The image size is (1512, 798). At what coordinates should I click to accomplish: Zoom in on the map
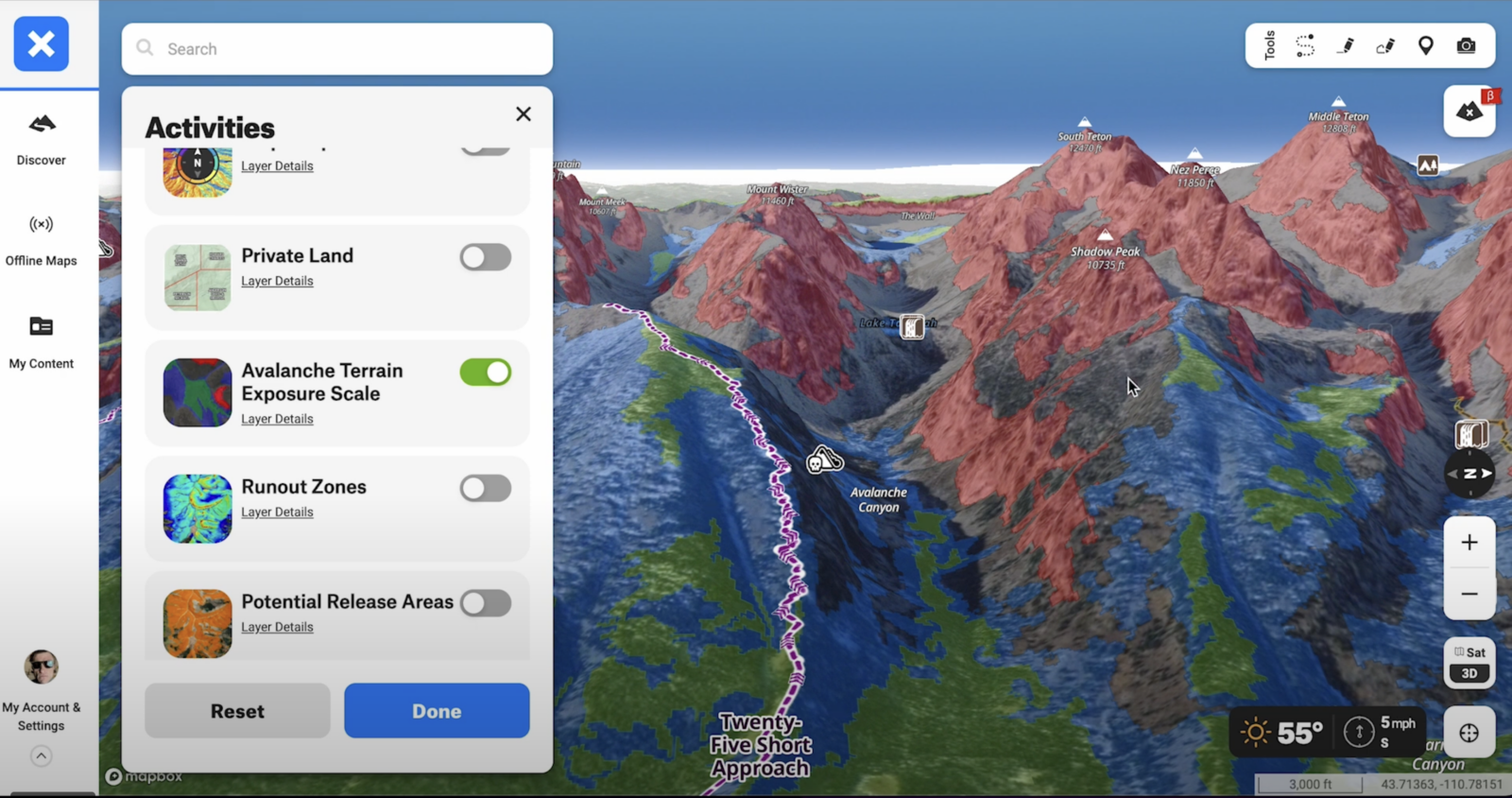pyautogui.click(x=1469, y=543)
